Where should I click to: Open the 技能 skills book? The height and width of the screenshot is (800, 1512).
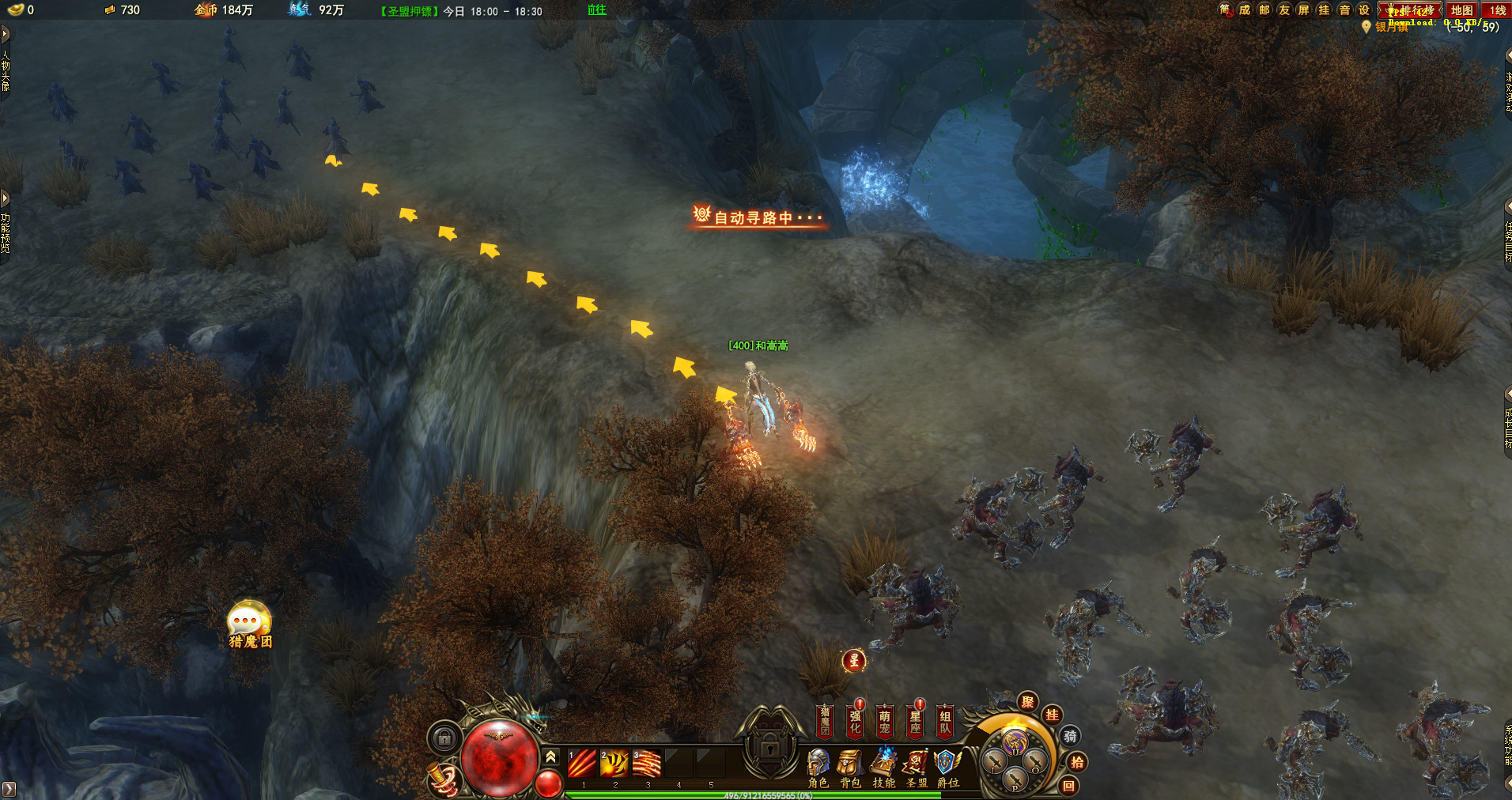click(x=883, y=767)
